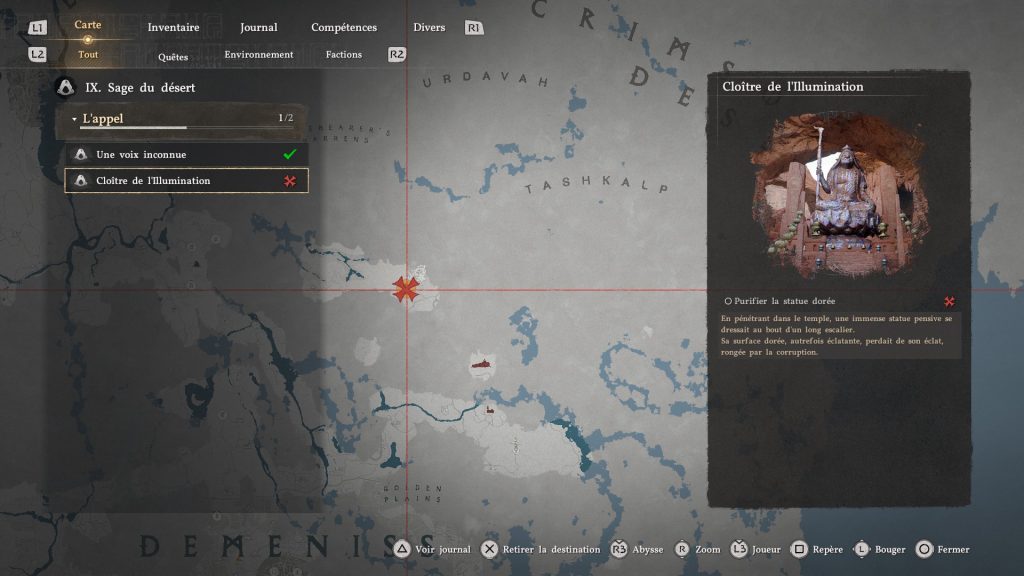
Task: Click the red quest destination marker on the map
Action: [405, 290]
